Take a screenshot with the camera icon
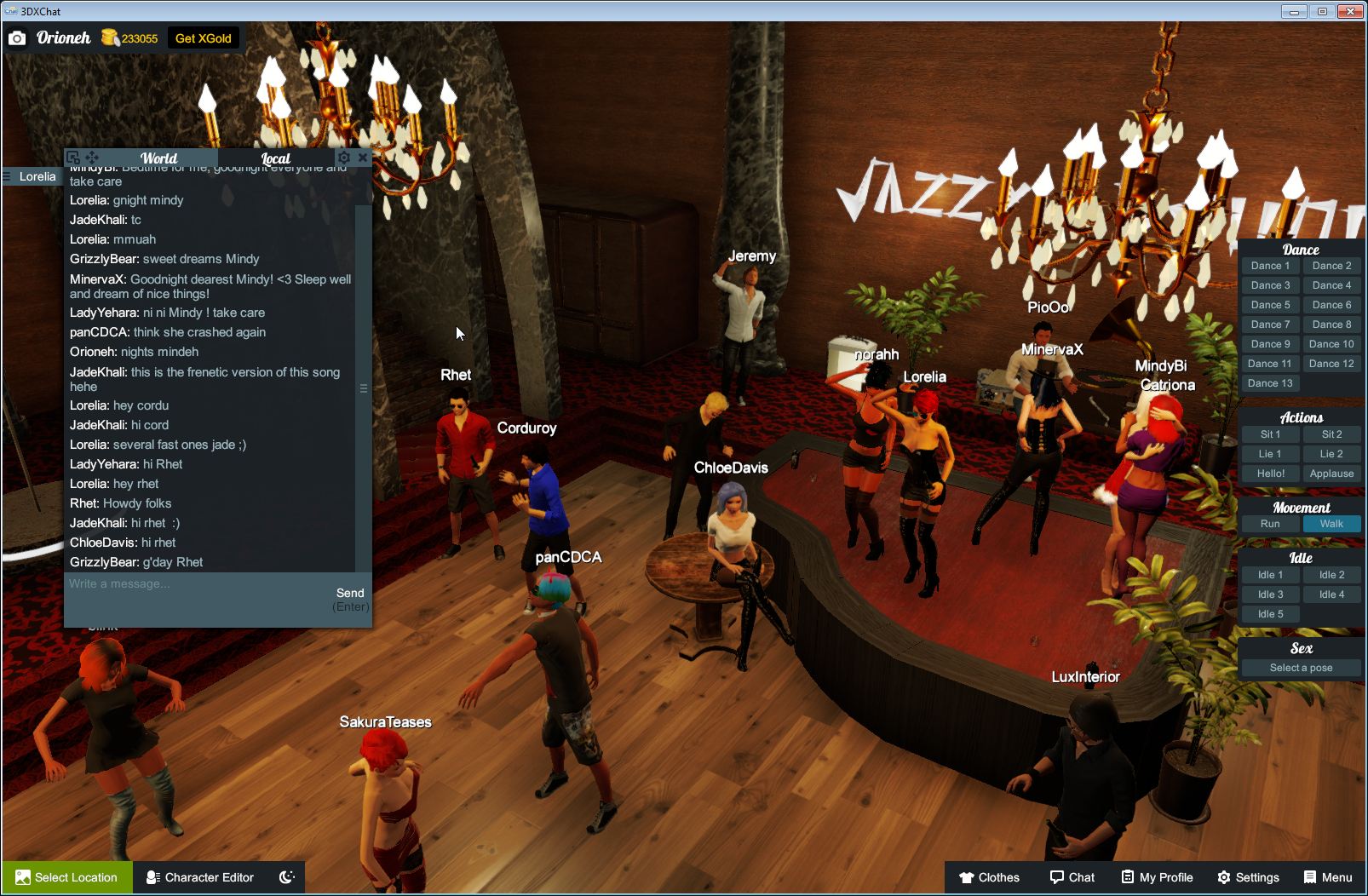 pos(17,37)
